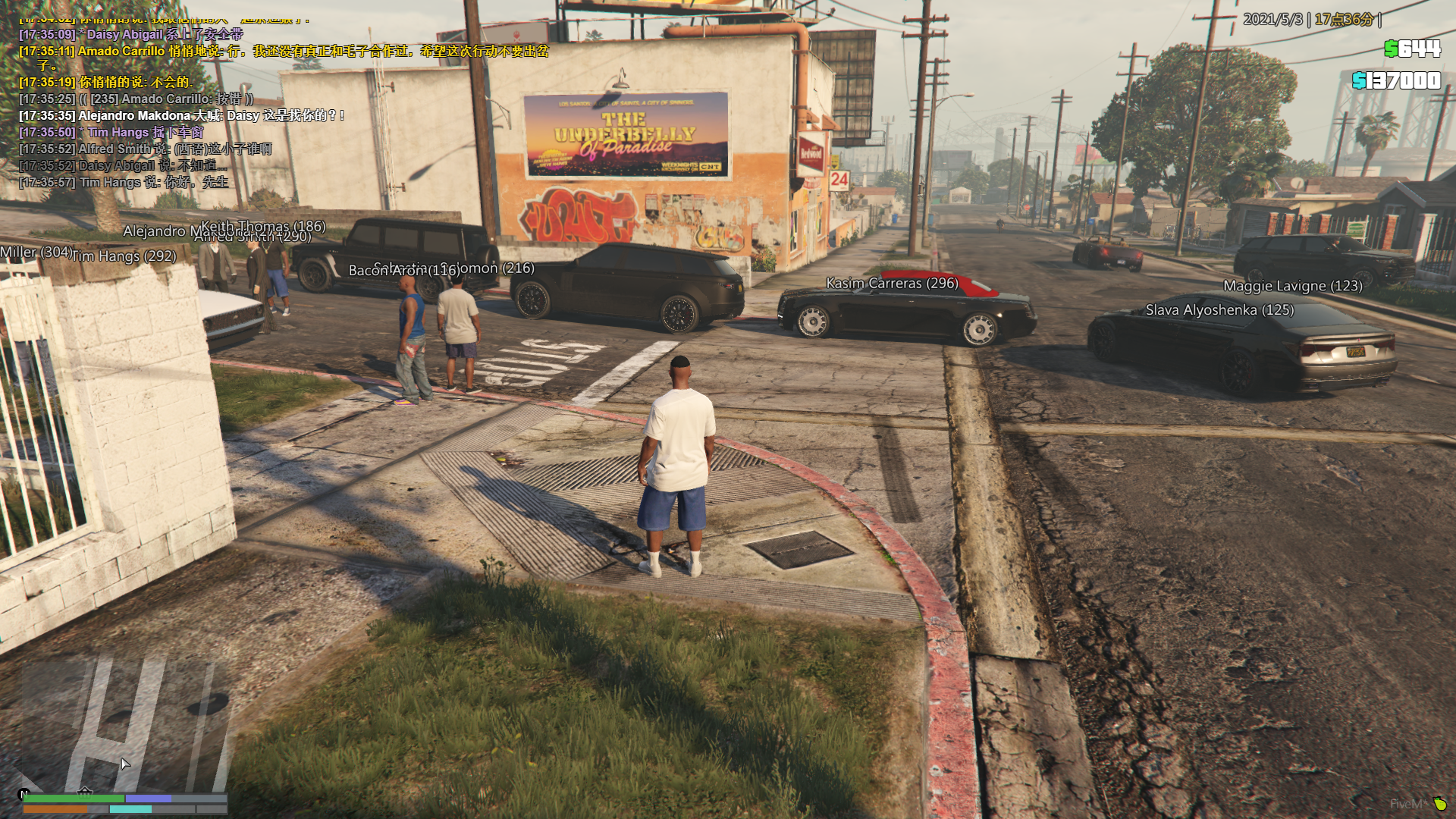Select Amado Carrillo's yellow whisper chat message

283,52
